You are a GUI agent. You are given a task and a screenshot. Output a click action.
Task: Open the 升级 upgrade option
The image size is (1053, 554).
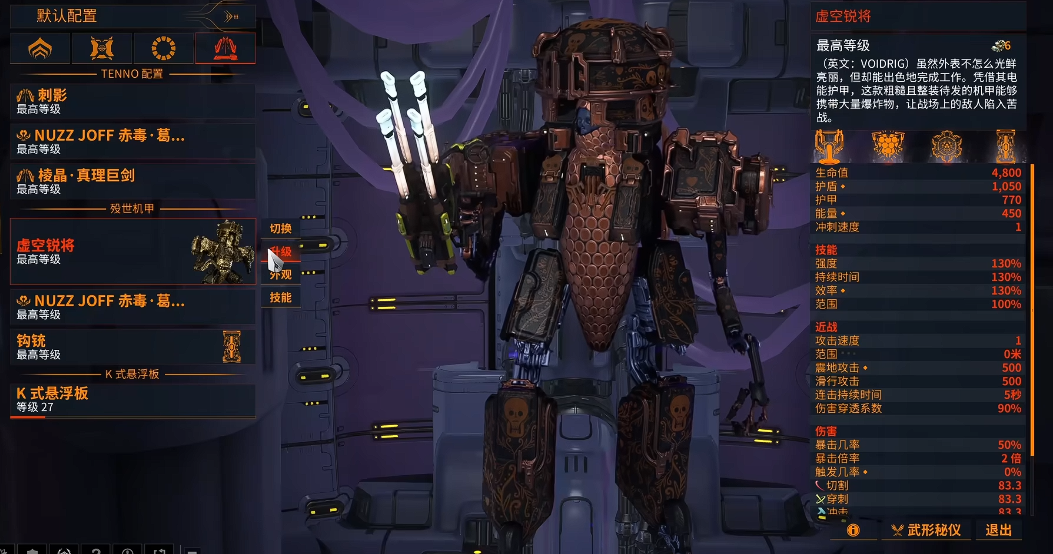280,252
